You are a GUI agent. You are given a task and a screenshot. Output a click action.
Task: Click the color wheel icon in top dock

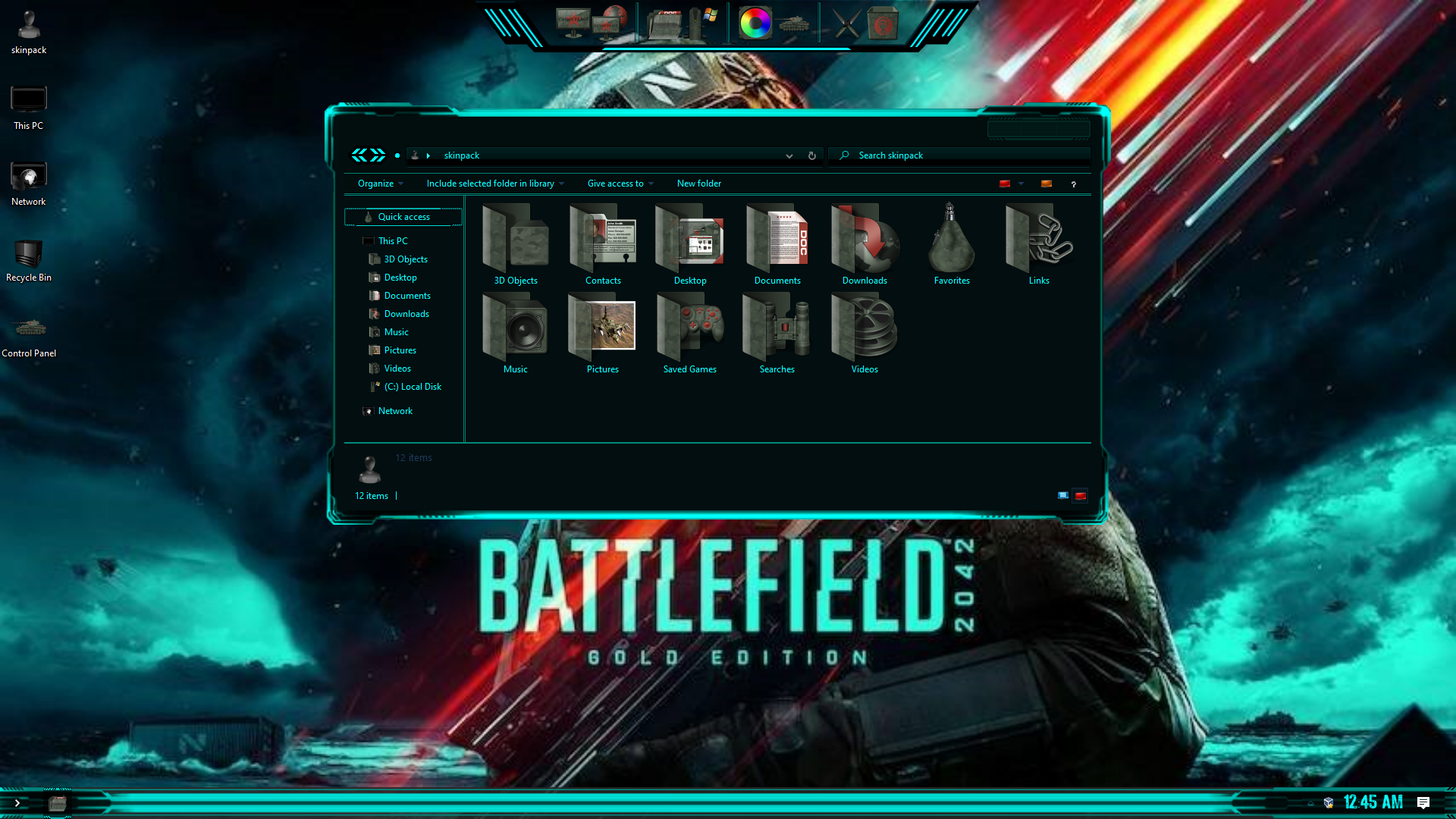pyautogui.click(x=755, y=24)
